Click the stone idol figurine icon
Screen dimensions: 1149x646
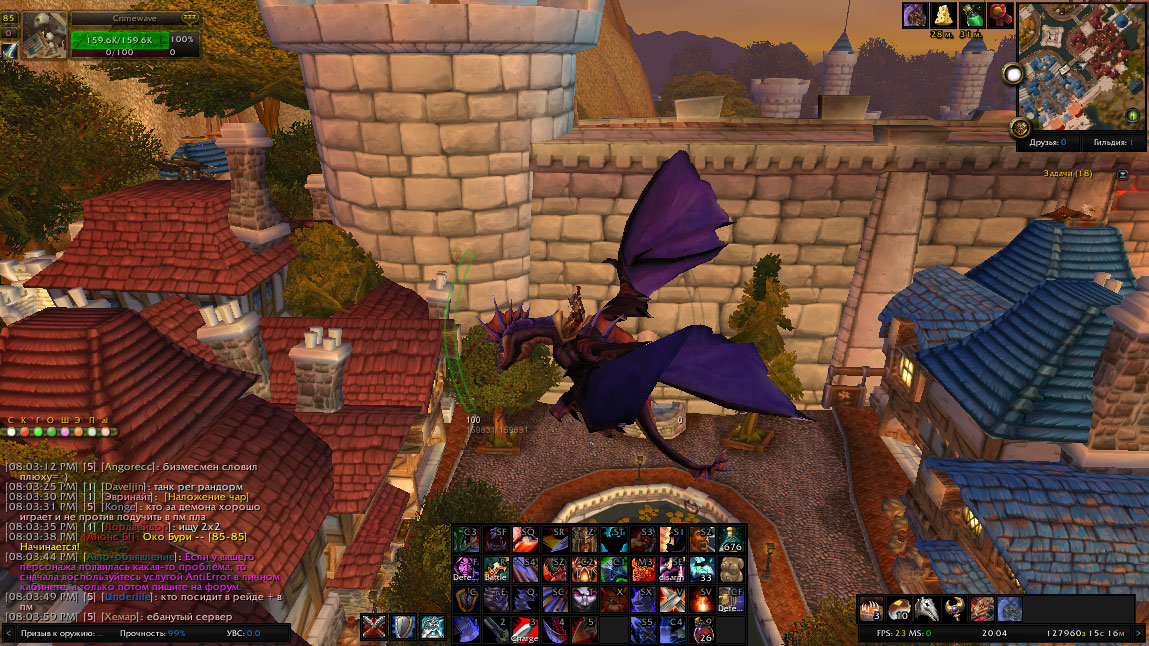732,570
